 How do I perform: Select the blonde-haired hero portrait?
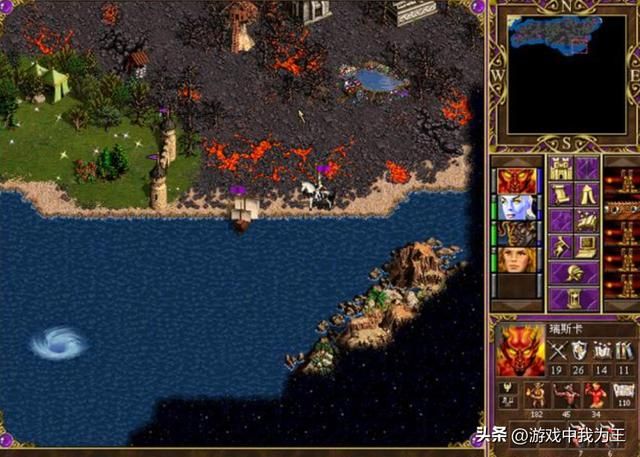[518, 260]
